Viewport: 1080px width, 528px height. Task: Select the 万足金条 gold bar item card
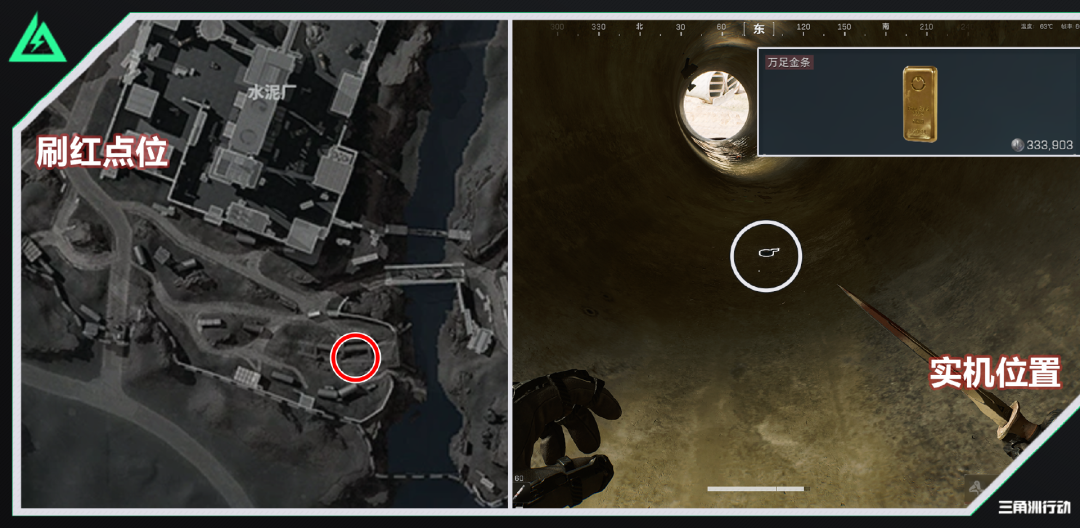917,103
